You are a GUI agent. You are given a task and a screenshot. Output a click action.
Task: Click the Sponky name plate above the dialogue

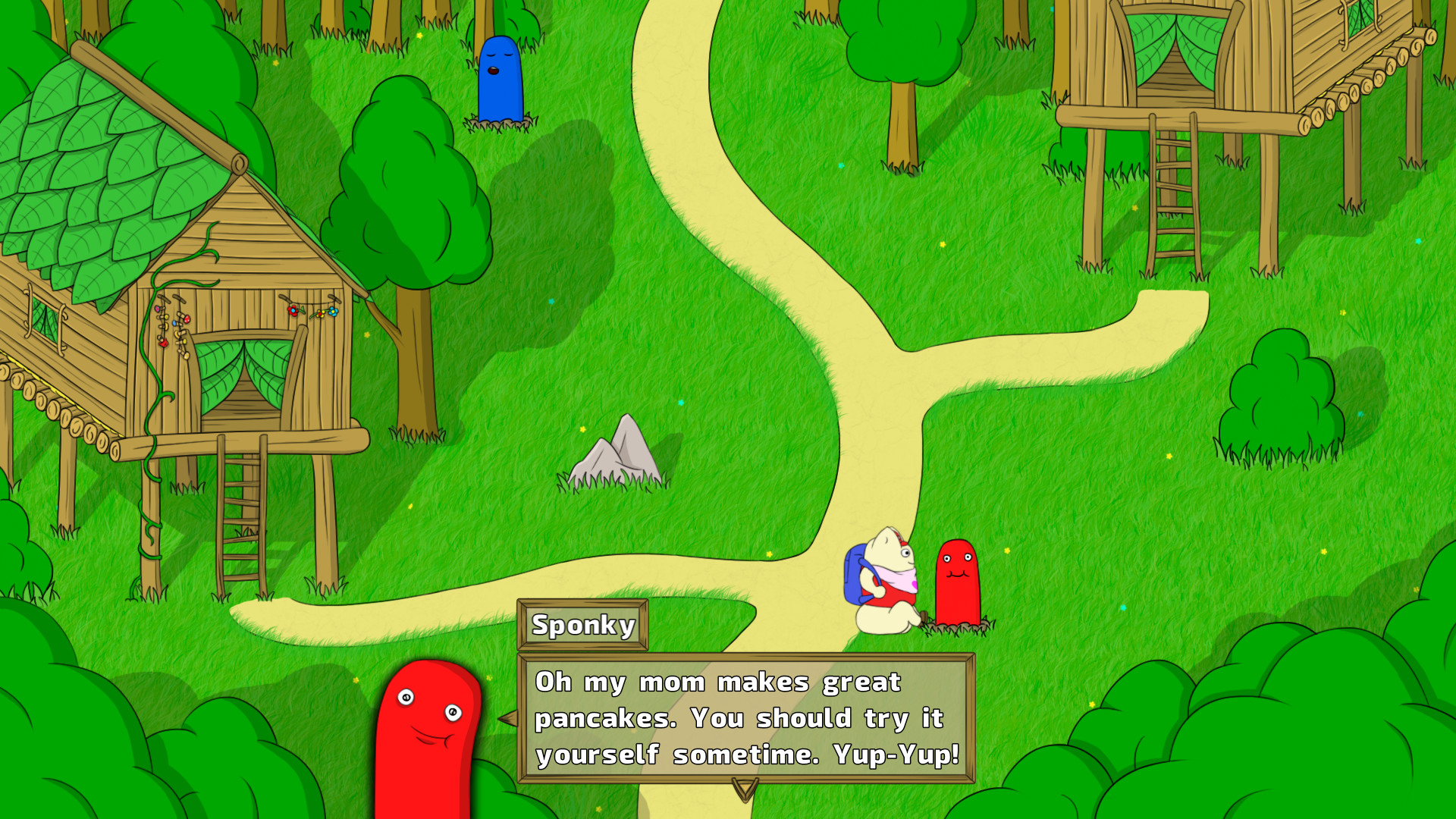tap(582, 626)
